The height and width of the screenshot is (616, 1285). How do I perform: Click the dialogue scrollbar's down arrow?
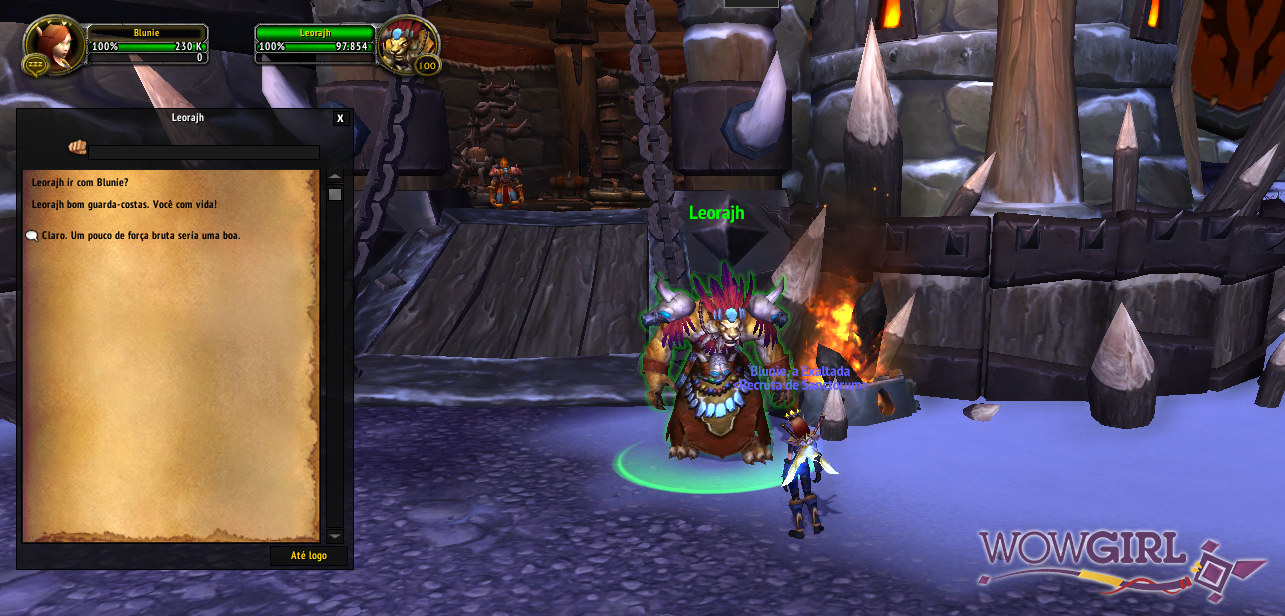click(x=335, y=536)
